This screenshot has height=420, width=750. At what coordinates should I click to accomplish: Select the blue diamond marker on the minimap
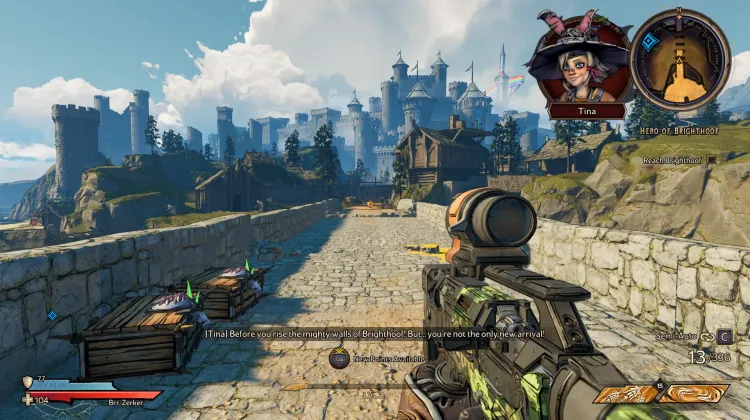coord(650,42)
